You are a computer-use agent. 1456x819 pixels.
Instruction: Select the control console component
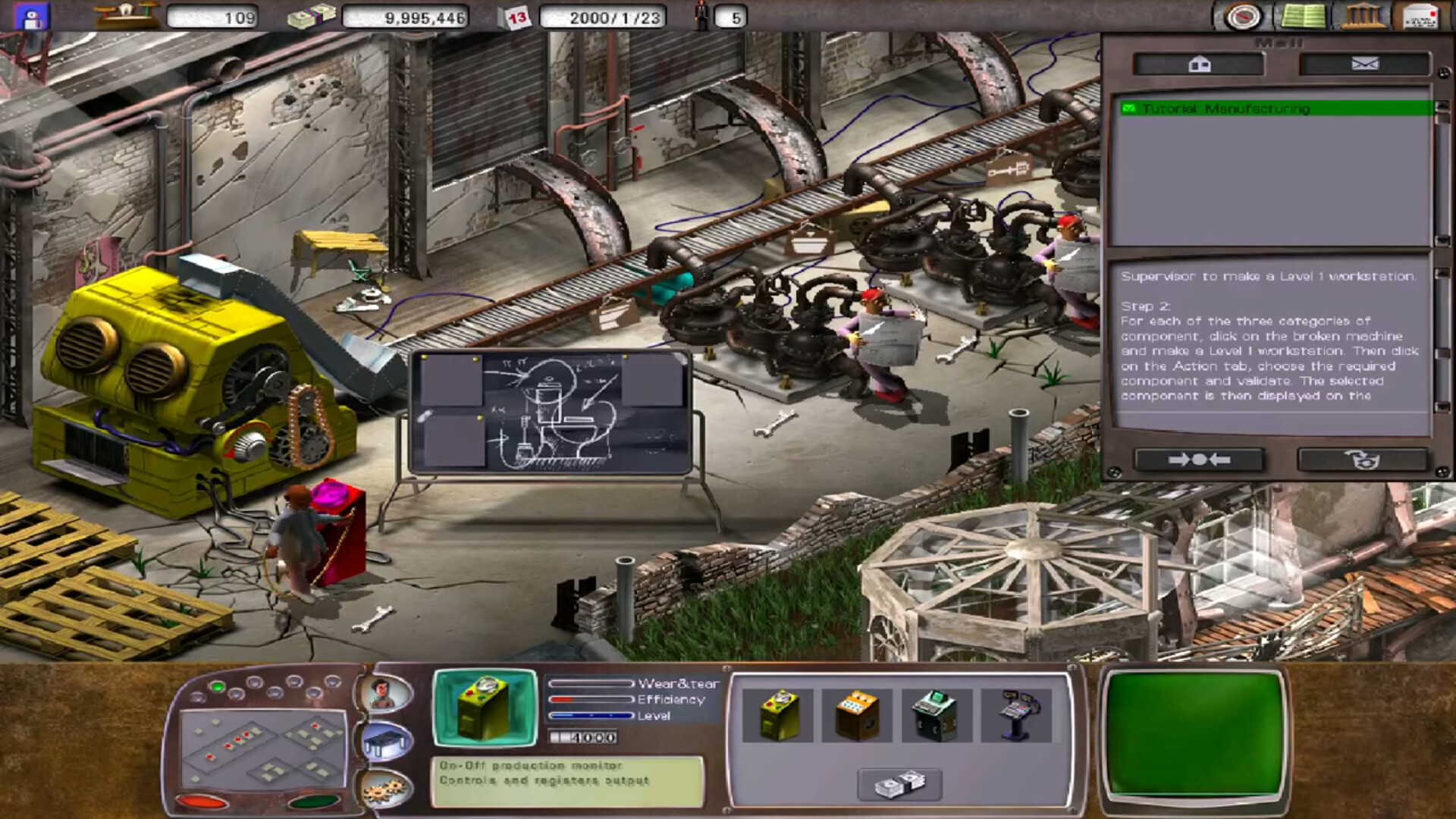pyautogui.click(x=1012, y=713)
